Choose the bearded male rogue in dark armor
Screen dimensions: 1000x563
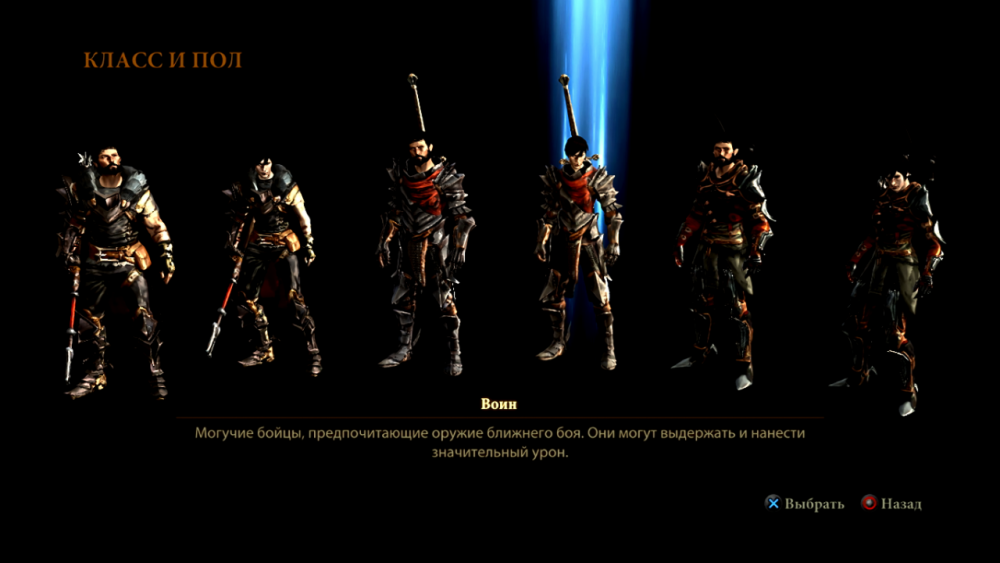click(722, 260)
